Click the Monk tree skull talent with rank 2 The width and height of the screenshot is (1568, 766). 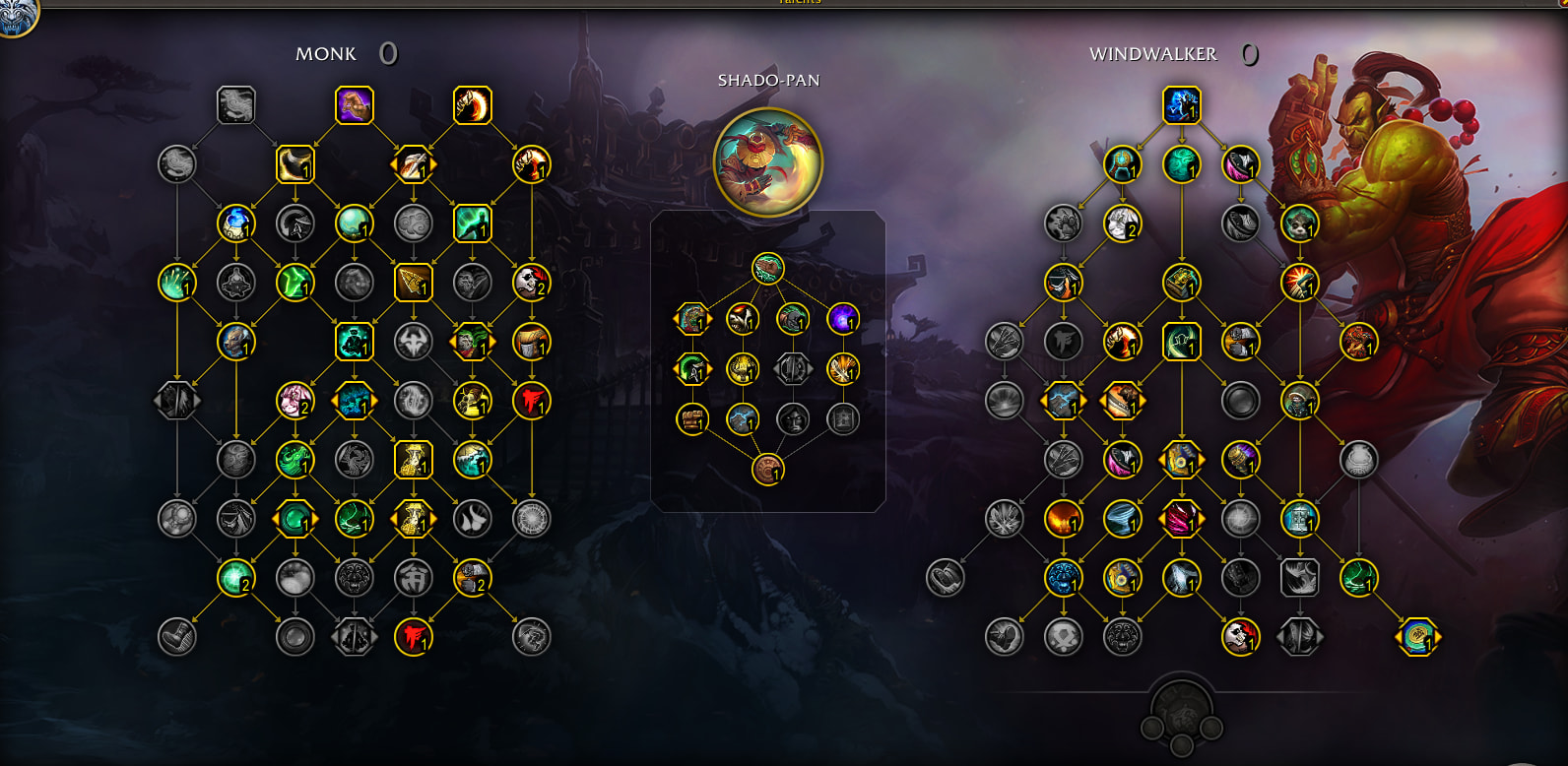[532, 283]
